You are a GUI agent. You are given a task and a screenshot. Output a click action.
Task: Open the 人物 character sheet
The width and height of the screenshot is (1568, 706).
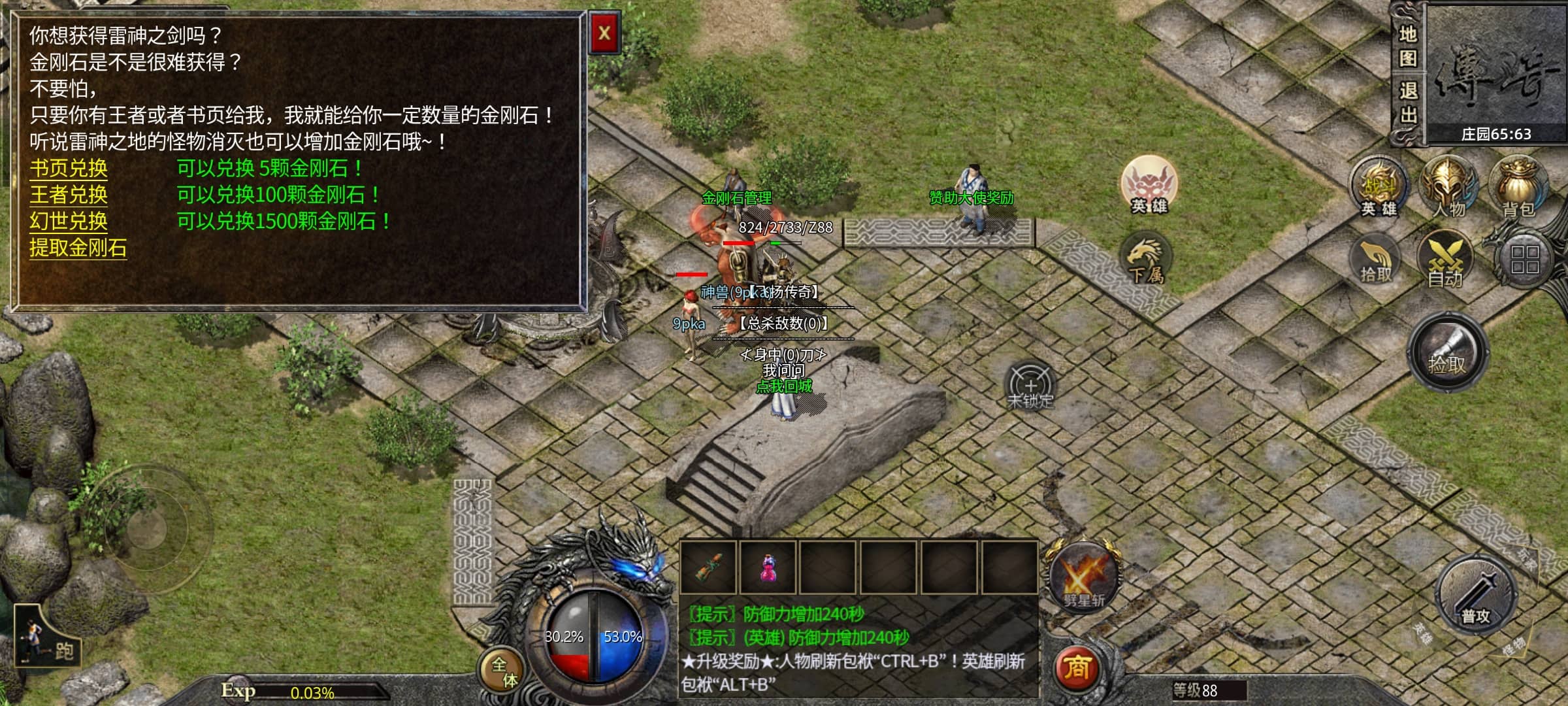pyautogui.click(x=1448, y=188)
